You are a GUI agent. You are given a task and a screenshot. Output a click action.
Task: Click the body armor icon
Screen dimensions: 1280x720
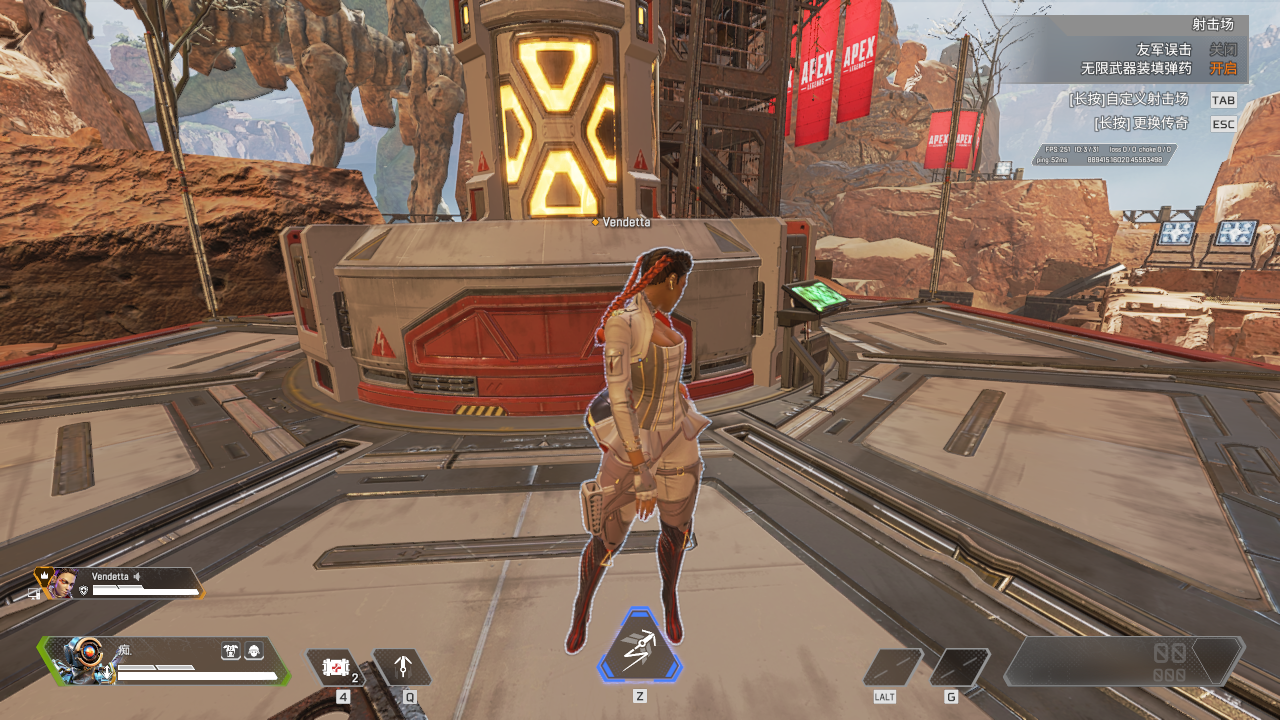tap(231, 651)
